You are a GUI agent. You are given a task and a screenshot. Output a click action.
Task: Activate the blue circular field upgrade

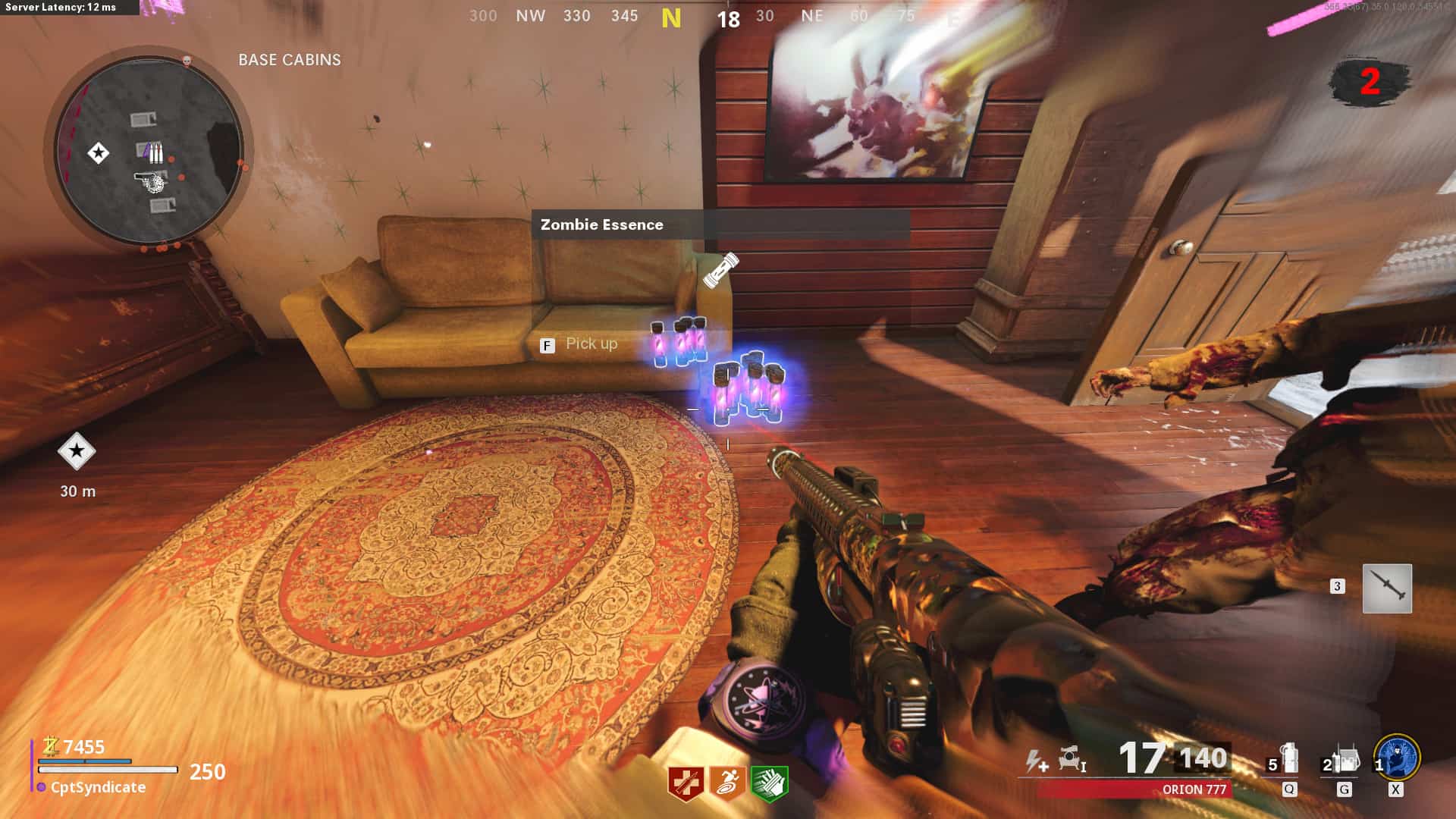[1398, 757]
